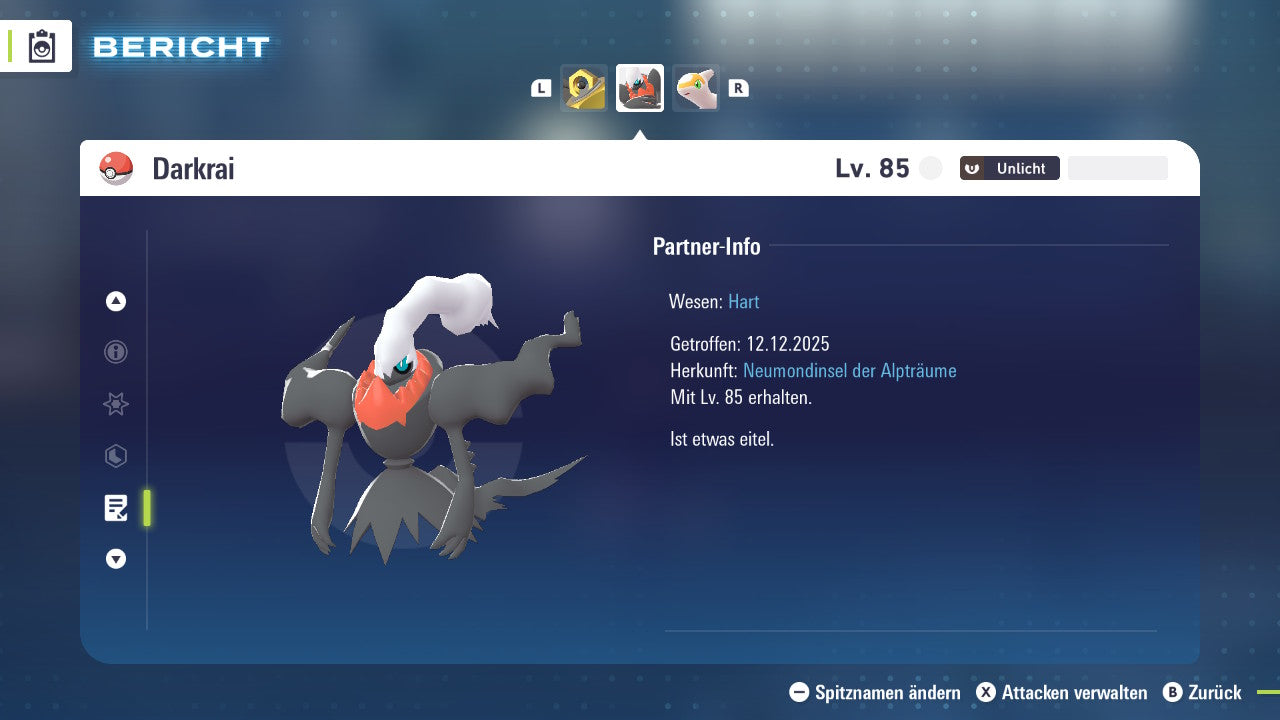
Task: Select the hexagon badge icon in sidebar
Action: 115,456
